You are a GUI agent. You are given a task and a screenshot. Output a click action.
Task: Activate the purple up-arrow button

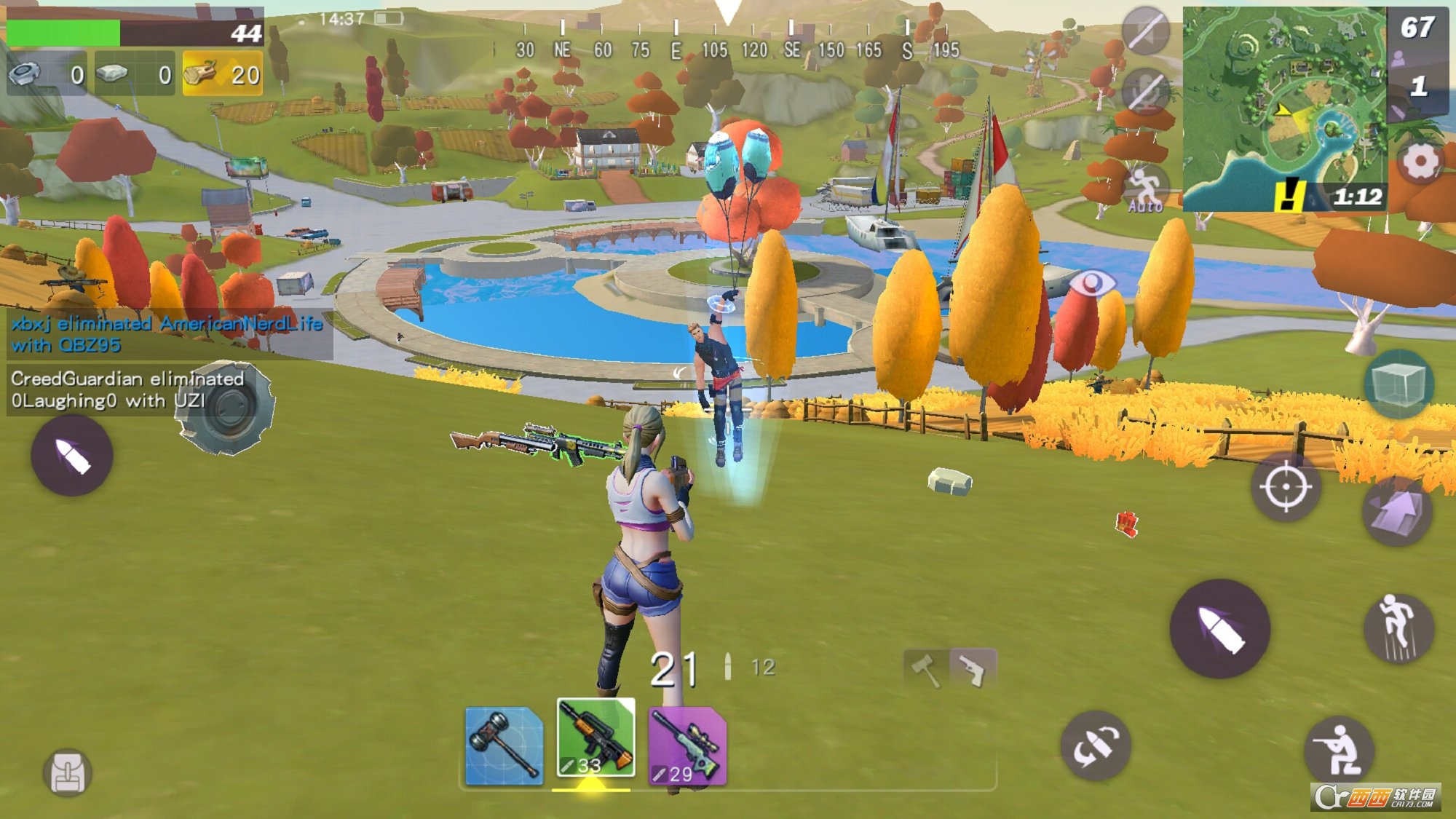[x=1396, y=511]
